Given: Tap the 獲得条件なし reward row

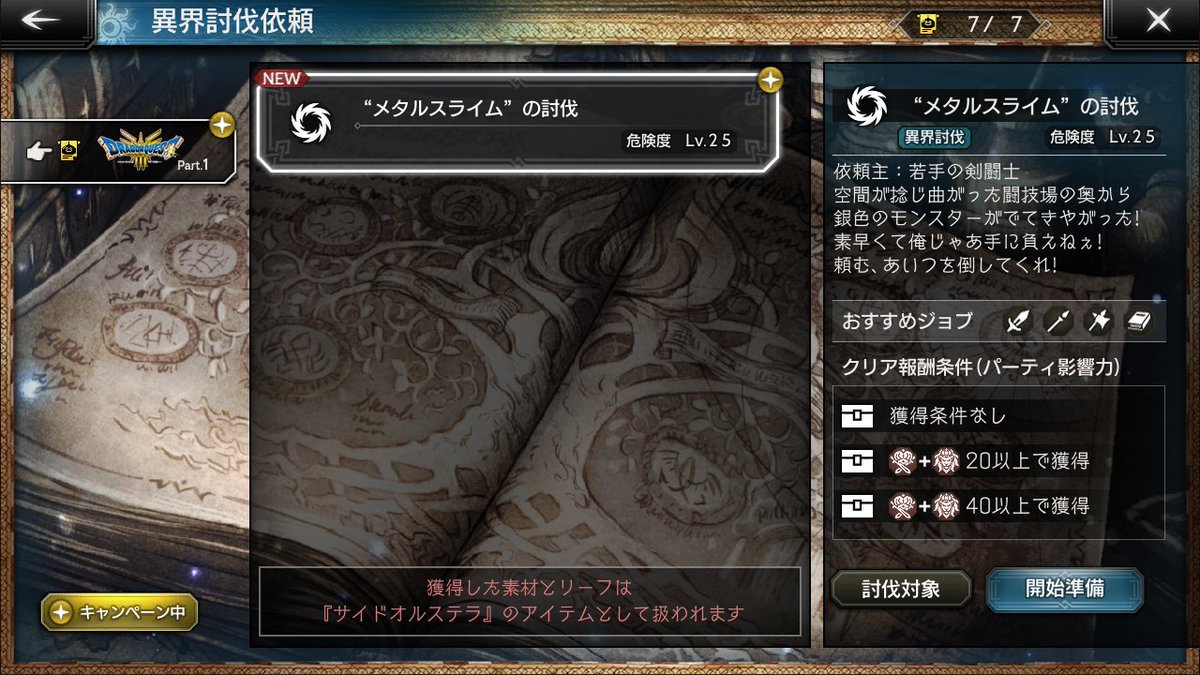Looking at the screenshot, I should pyautogui.click(x=998, y=417).
